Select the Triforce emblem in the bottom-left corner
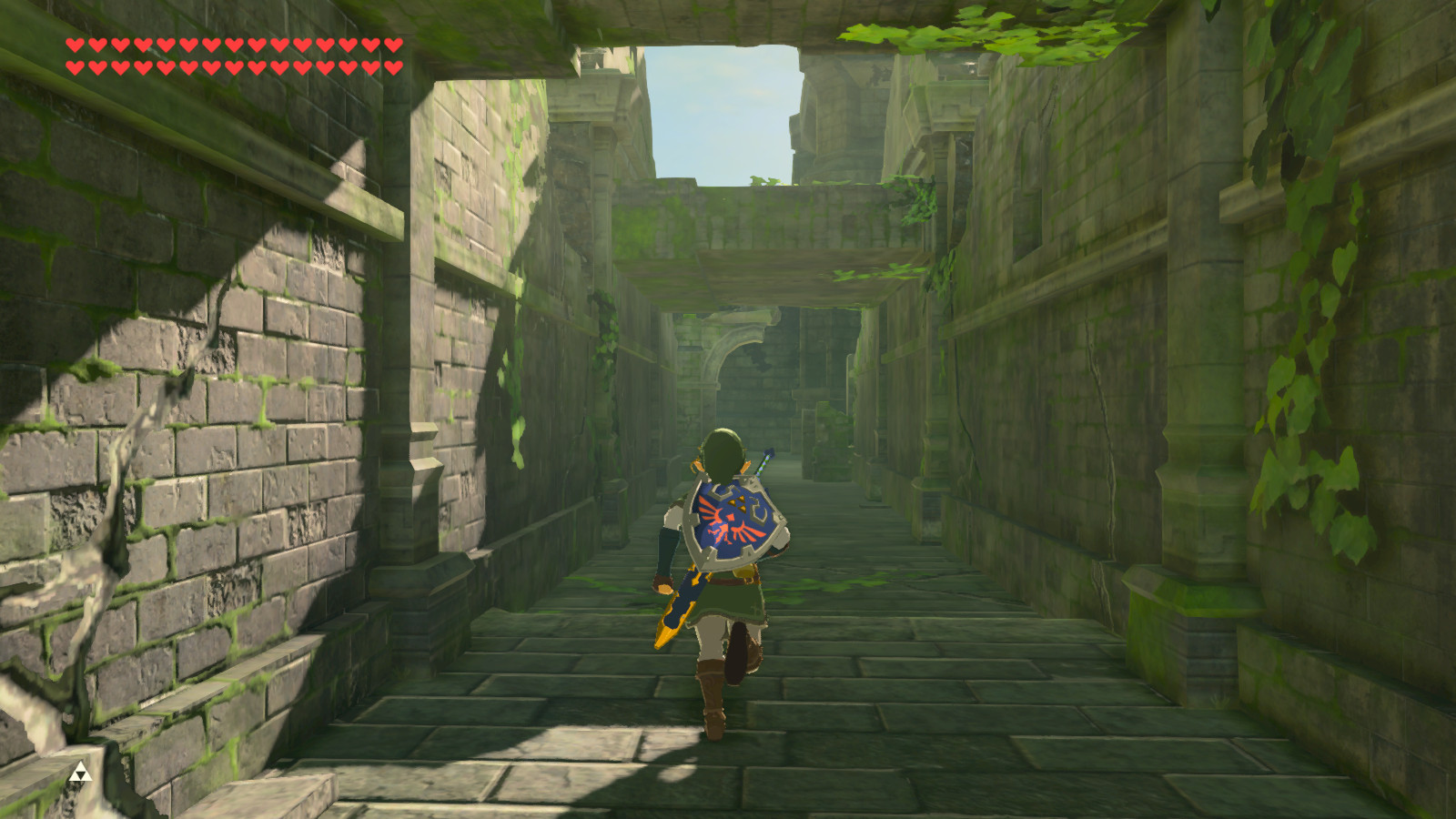This screenshot has height=819, width=1456. click(80, 770)
